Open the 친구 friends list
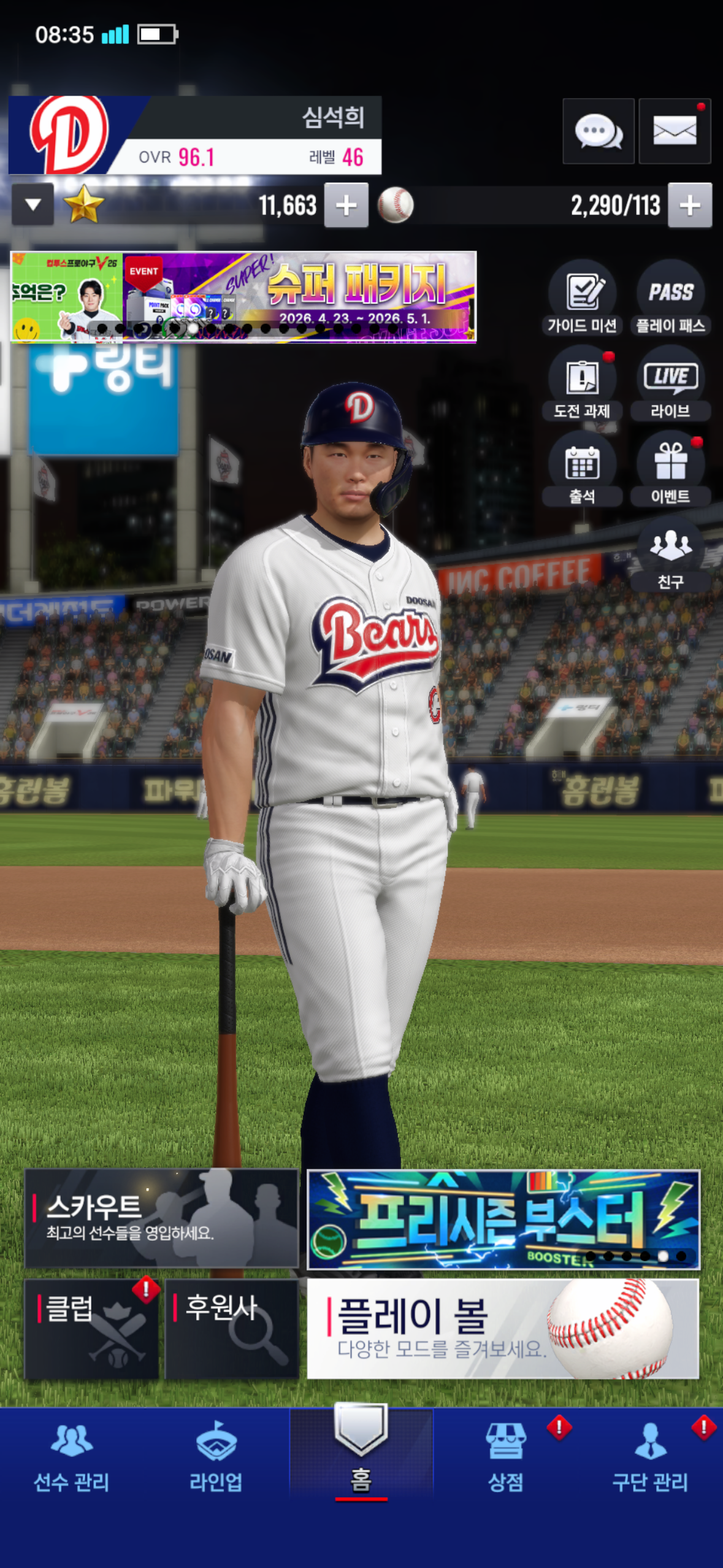Screen dimensions: 723x1568 [670, 555]
